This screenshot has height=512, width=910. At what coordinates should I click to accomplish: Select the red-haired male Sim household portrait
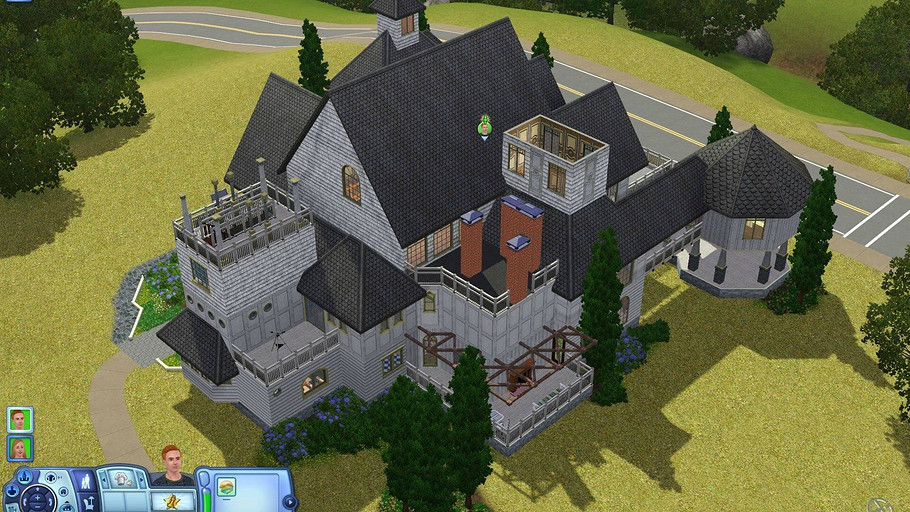[x=19, y=419]
